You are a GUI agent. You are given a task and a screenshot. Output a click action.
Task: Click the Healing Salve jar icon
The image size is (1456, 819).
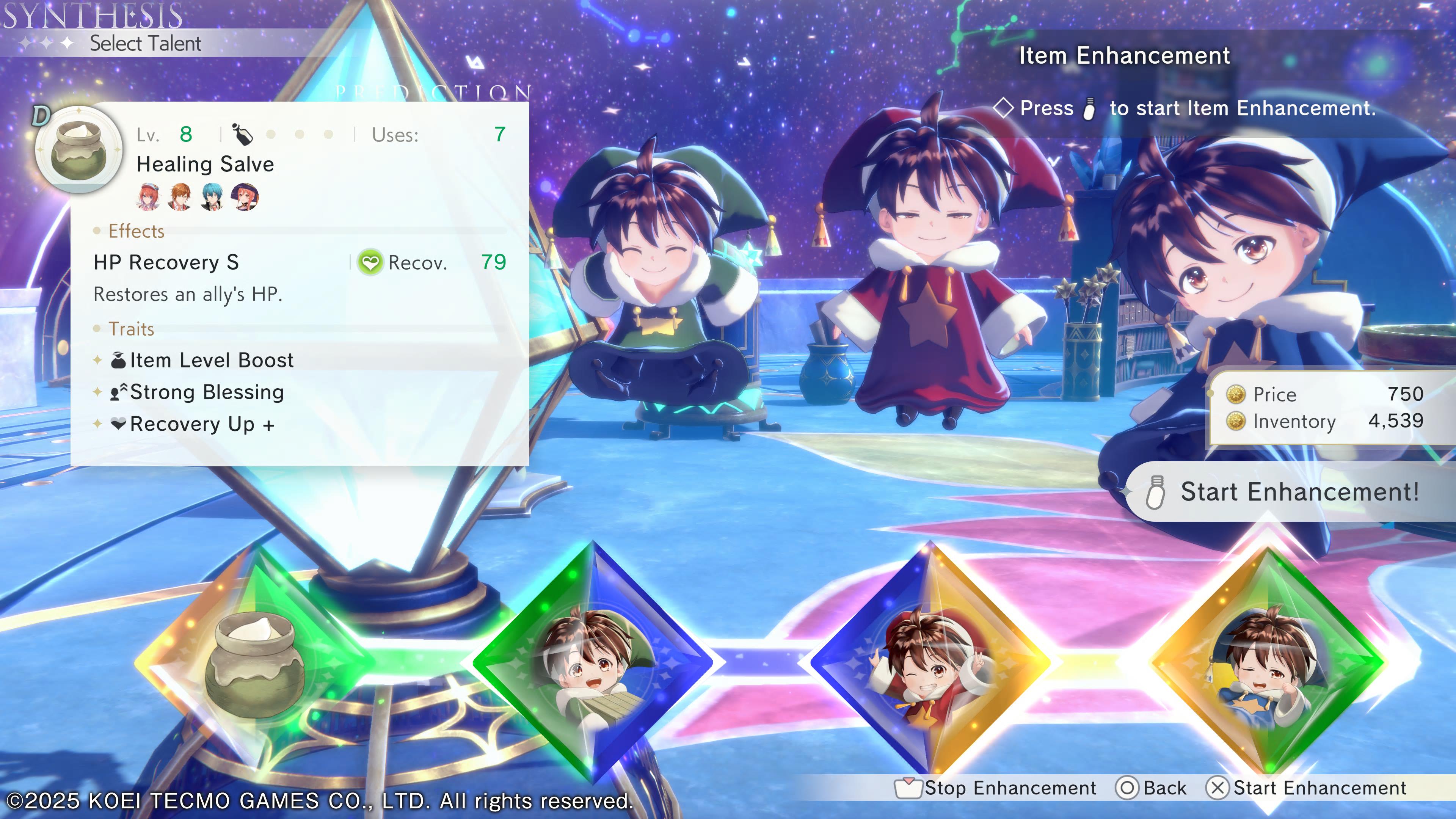(78, 150)
